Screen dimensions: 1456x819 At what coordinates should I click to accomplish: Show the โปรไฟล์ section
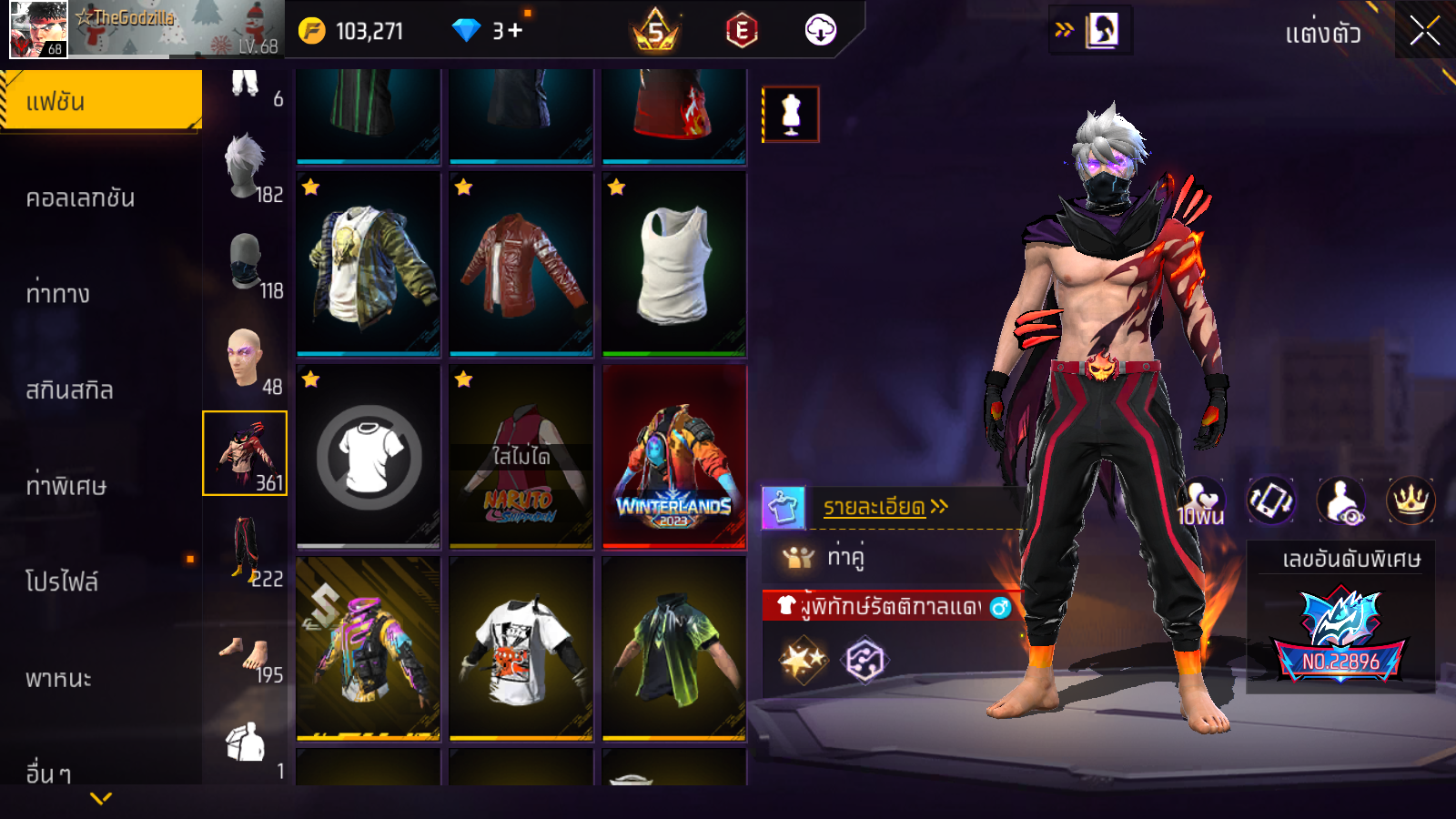62,581
